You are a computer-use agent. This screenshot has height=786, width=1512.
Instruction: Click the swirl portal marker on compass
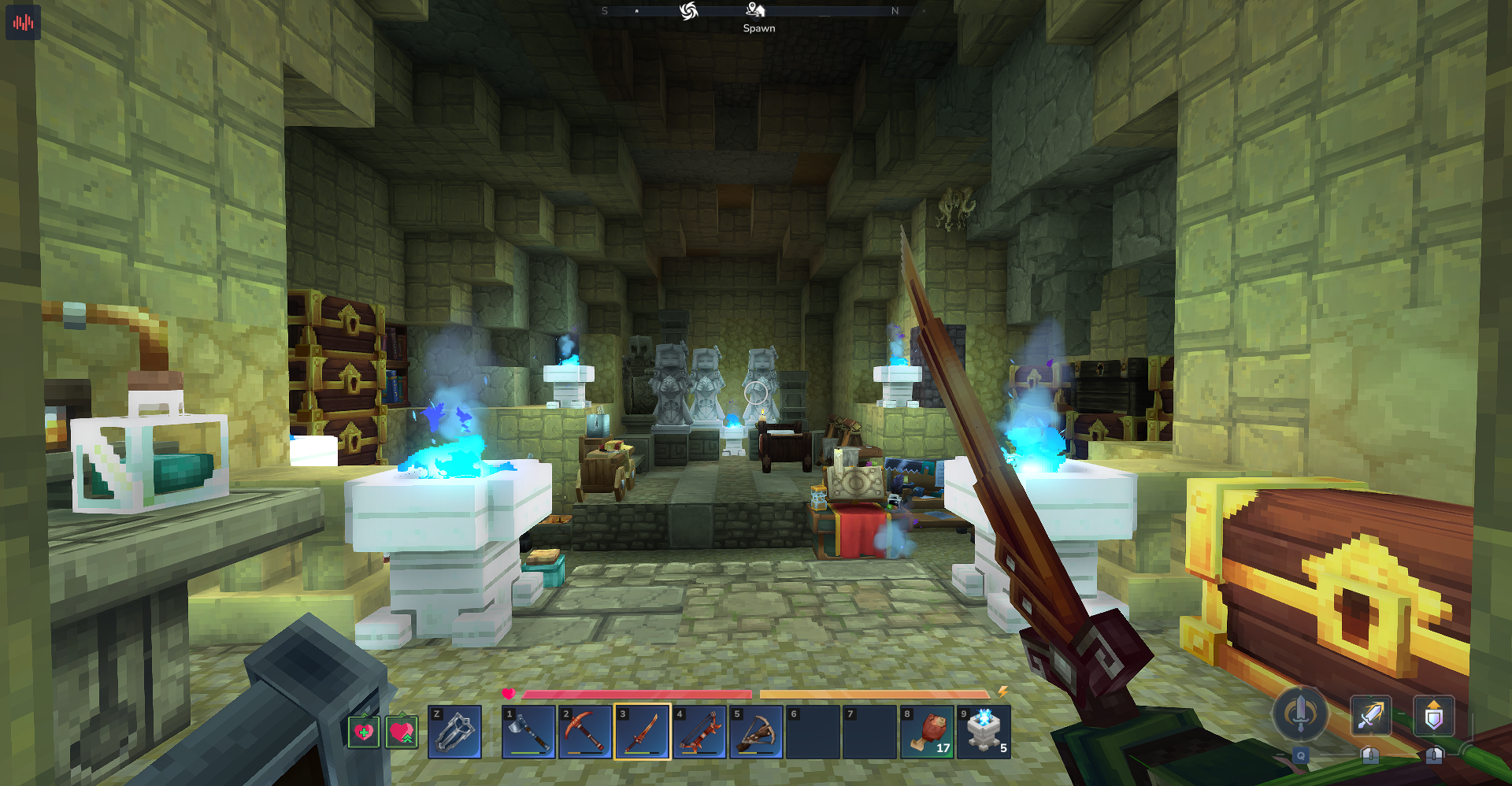tap(689, 11)
